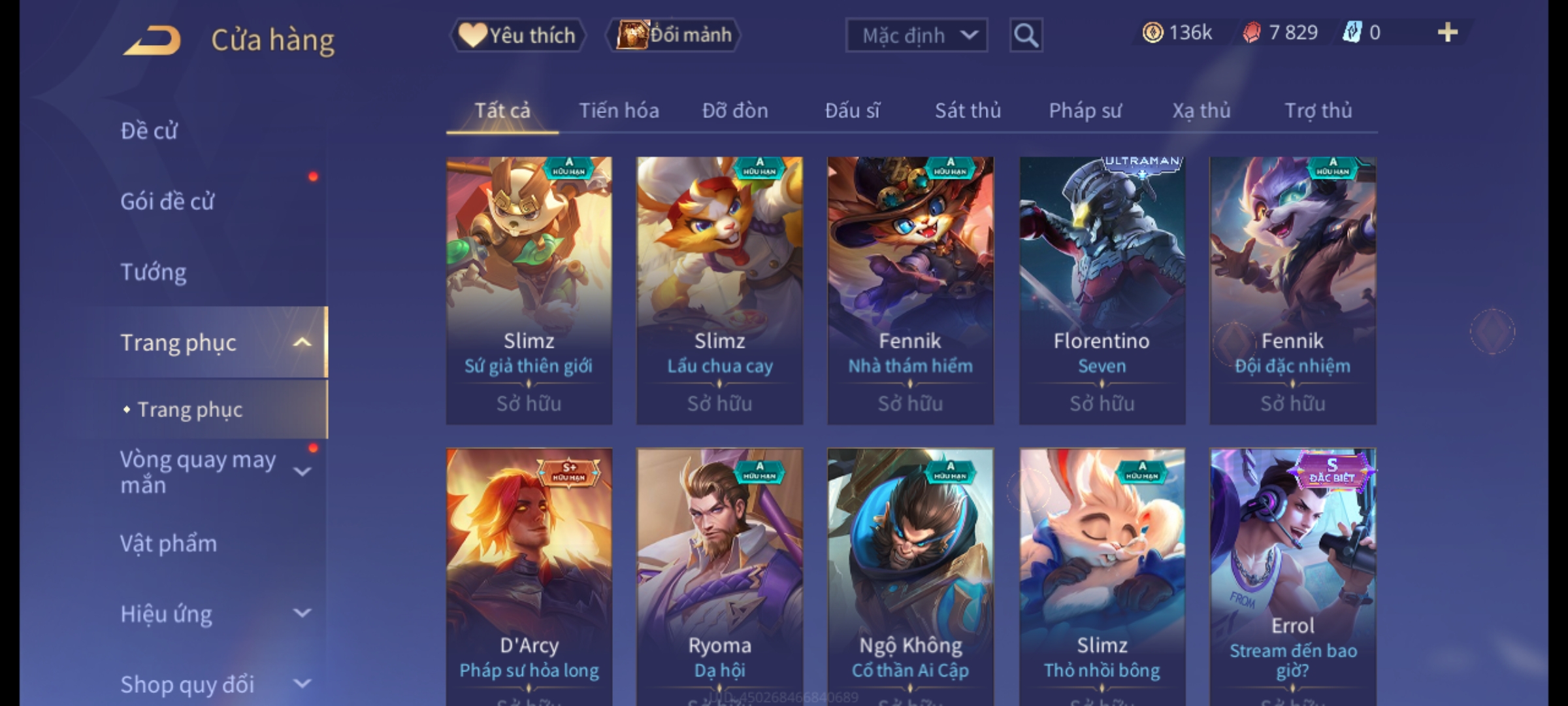Image resolution: width=1568 pixels, height=706 pixels.
Task: Add currency with the plus button
Action: pos(1447,33)
